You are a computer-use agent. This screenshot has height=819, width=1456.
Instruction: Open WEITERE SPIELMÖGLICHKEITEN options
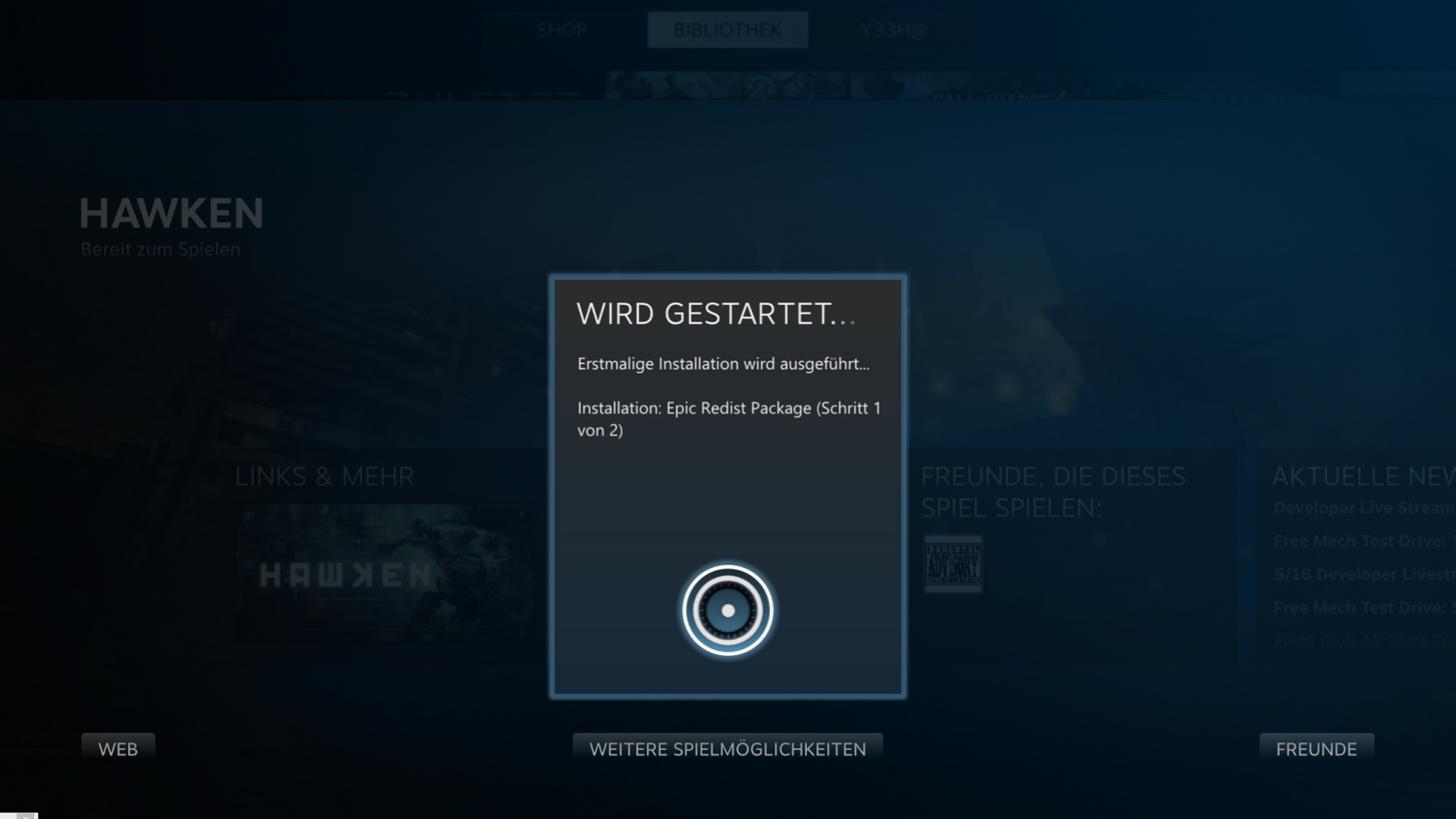pos(727,748)
